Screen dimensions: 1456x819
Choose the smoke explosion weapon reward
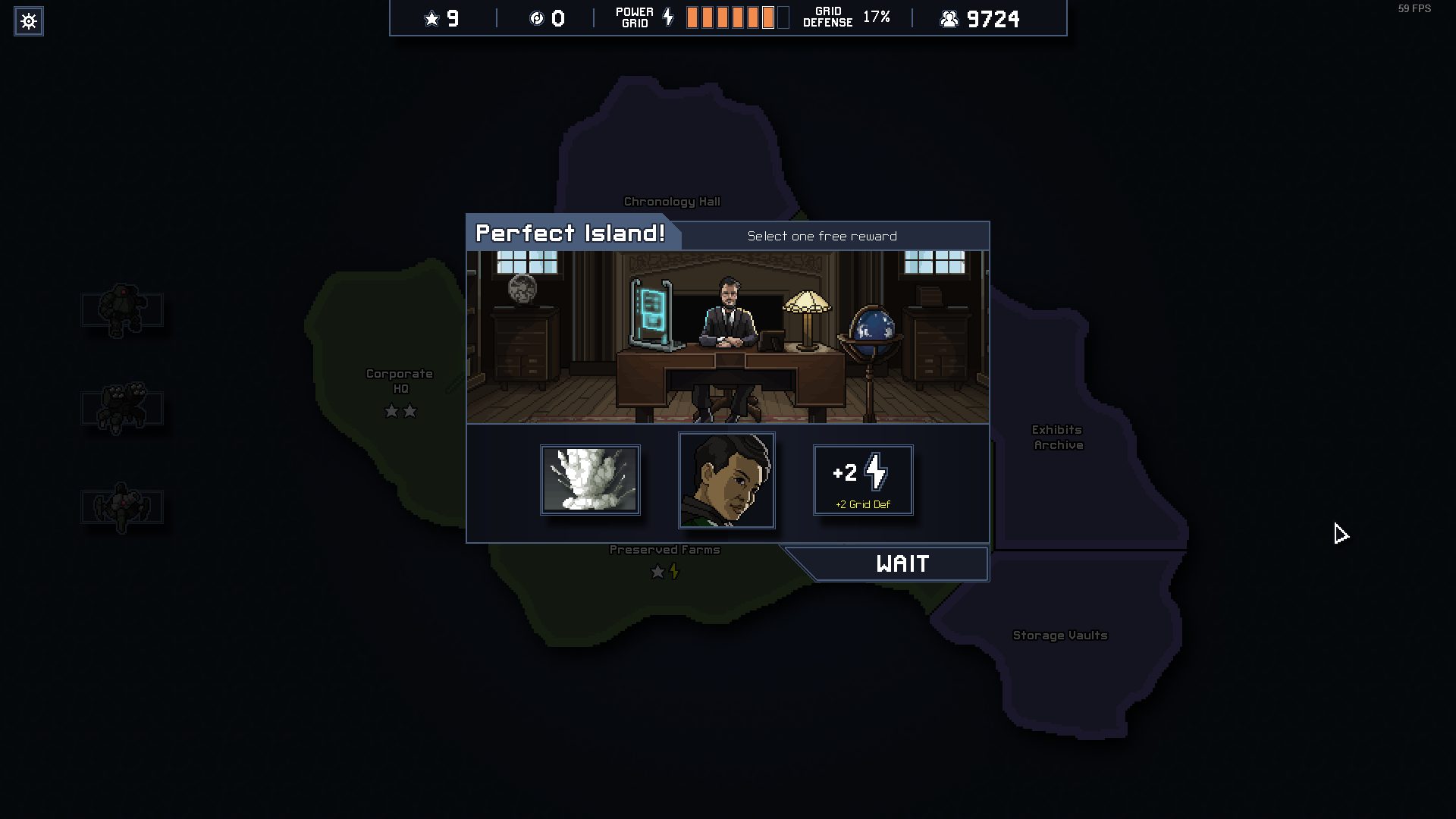click(x=590, y=480)
